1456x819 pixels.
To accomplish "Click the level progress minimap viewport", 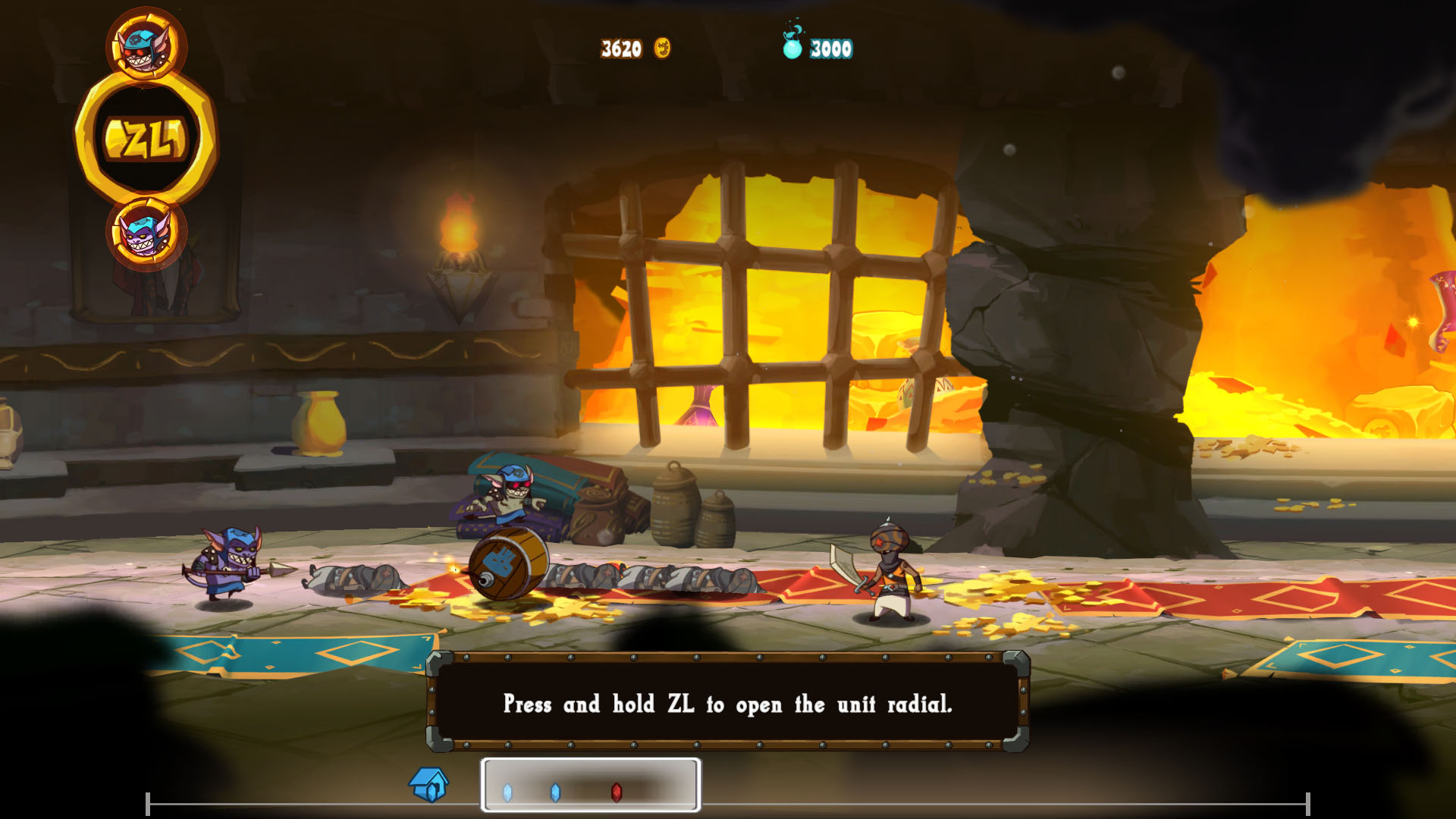I will point(590,785).
